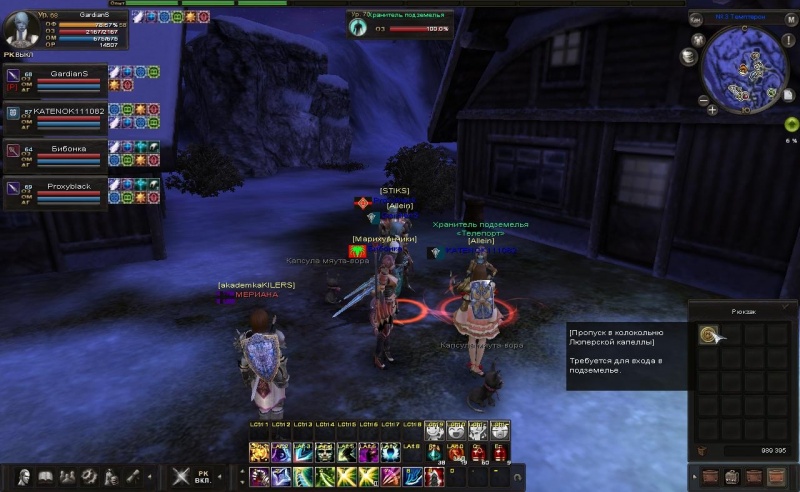Screen dimensions: 800x492
Task: Toggle the PK mode button on the bottom bar
Action: tap(202, 477)
